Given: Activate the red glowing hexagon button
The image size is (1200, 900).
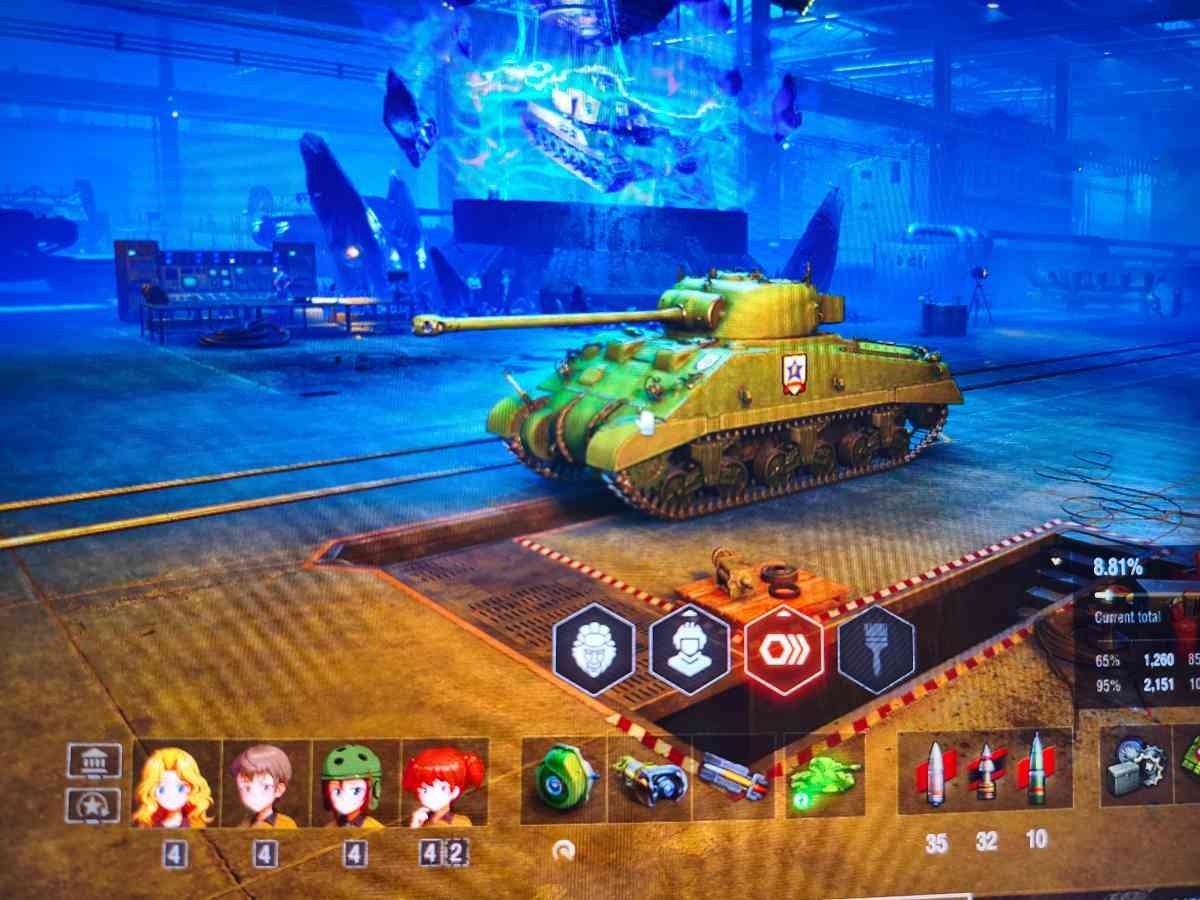Looking at the screenshot, I should pos(783,649).
